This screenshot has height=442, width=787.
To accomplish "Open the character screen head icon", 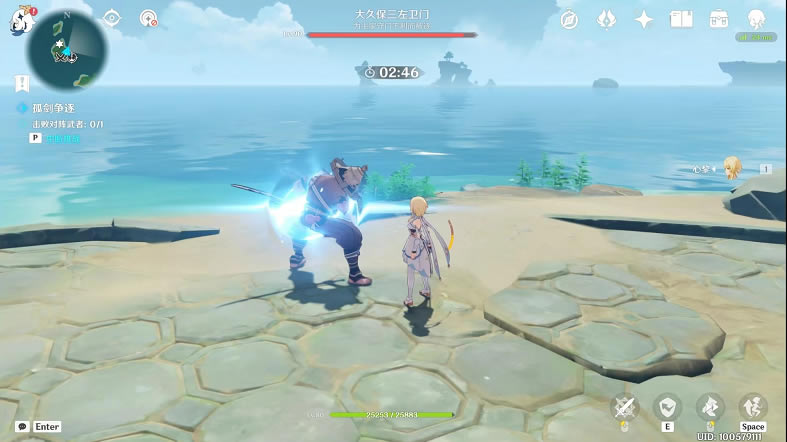I will tap(756, 20).
